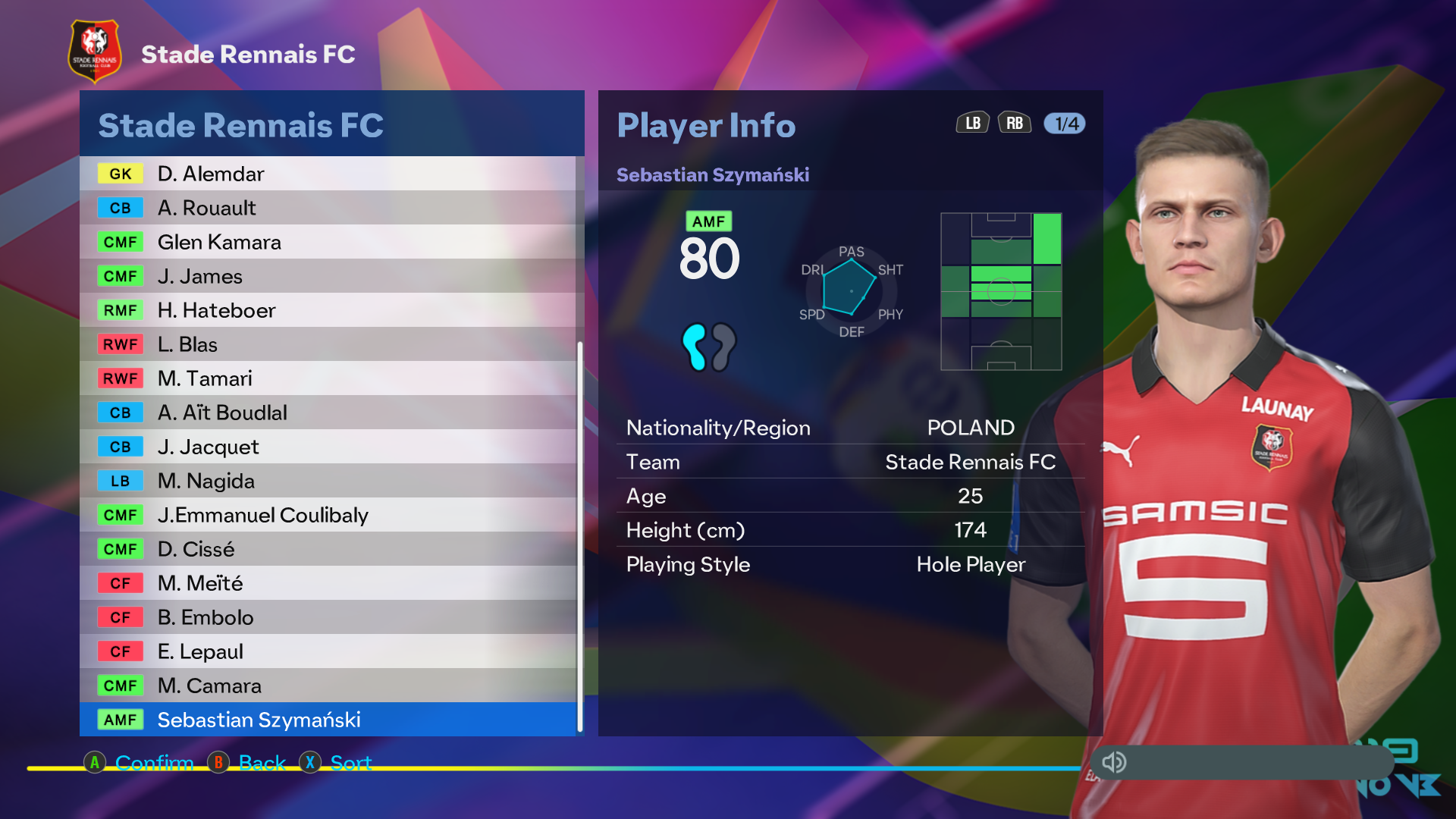This screenshot has height=819, width=1456.
Task: Select J.Emmanuel Coulibaly row
Action: 328,515
